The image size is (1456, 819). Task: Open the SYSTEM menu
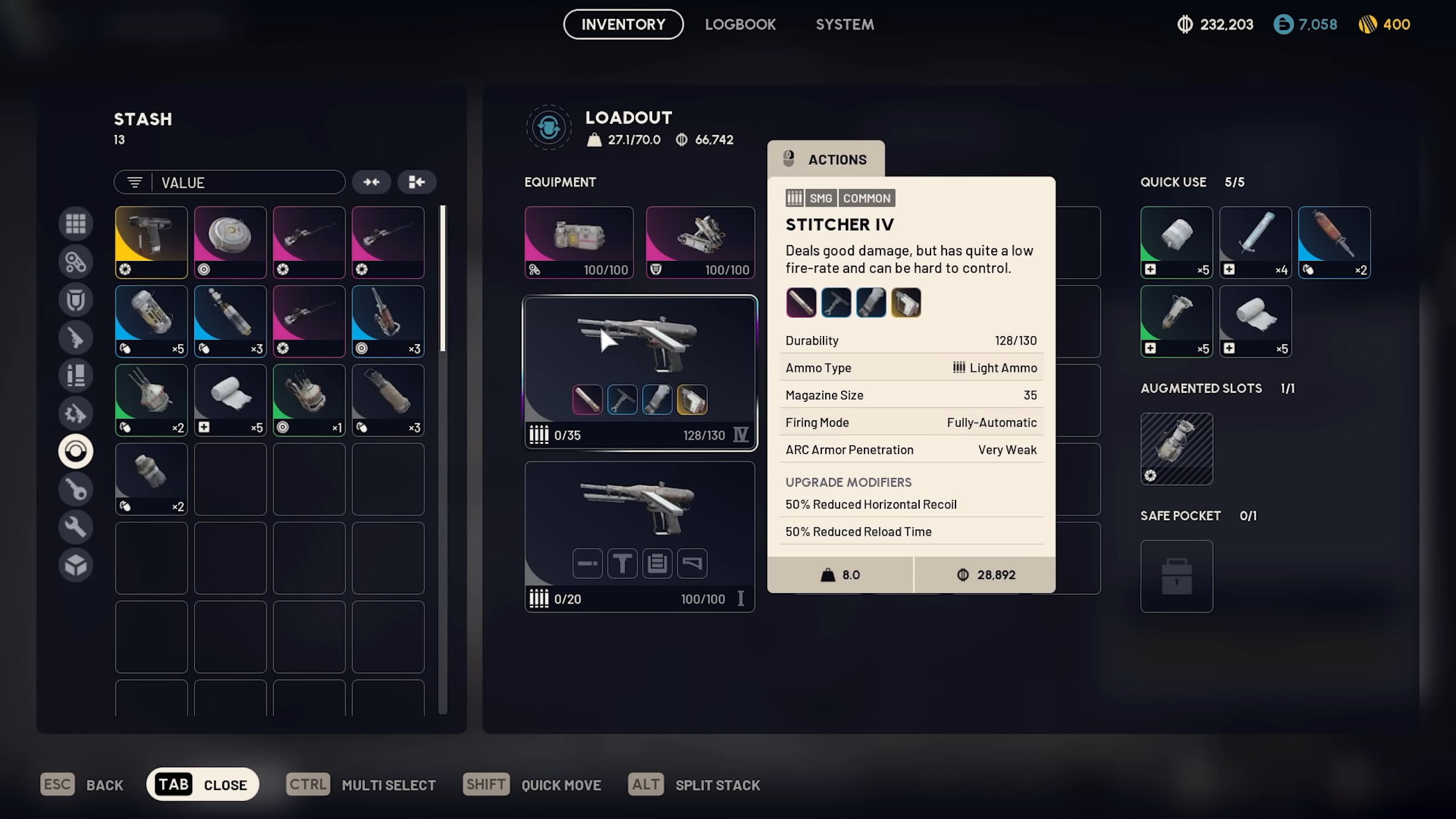[845, 24]
